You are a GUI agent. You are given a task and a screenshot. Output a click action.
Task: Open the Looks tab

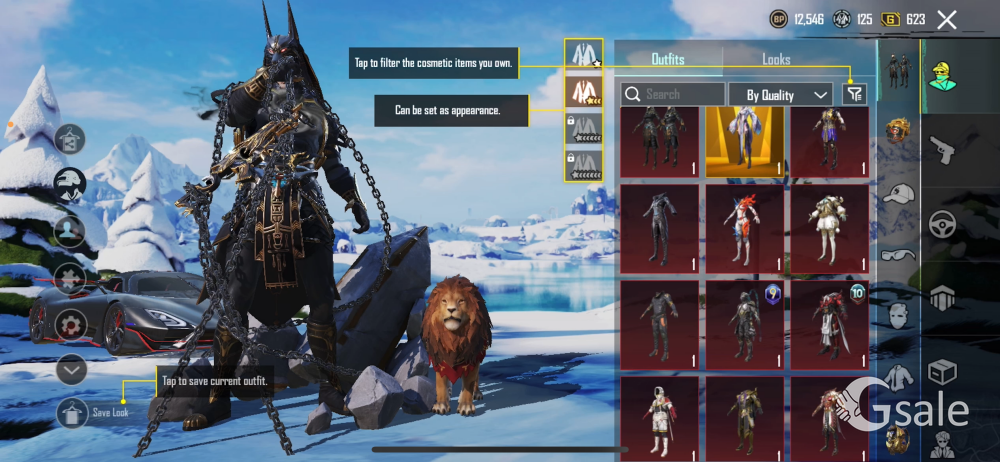tap(776, 60)
